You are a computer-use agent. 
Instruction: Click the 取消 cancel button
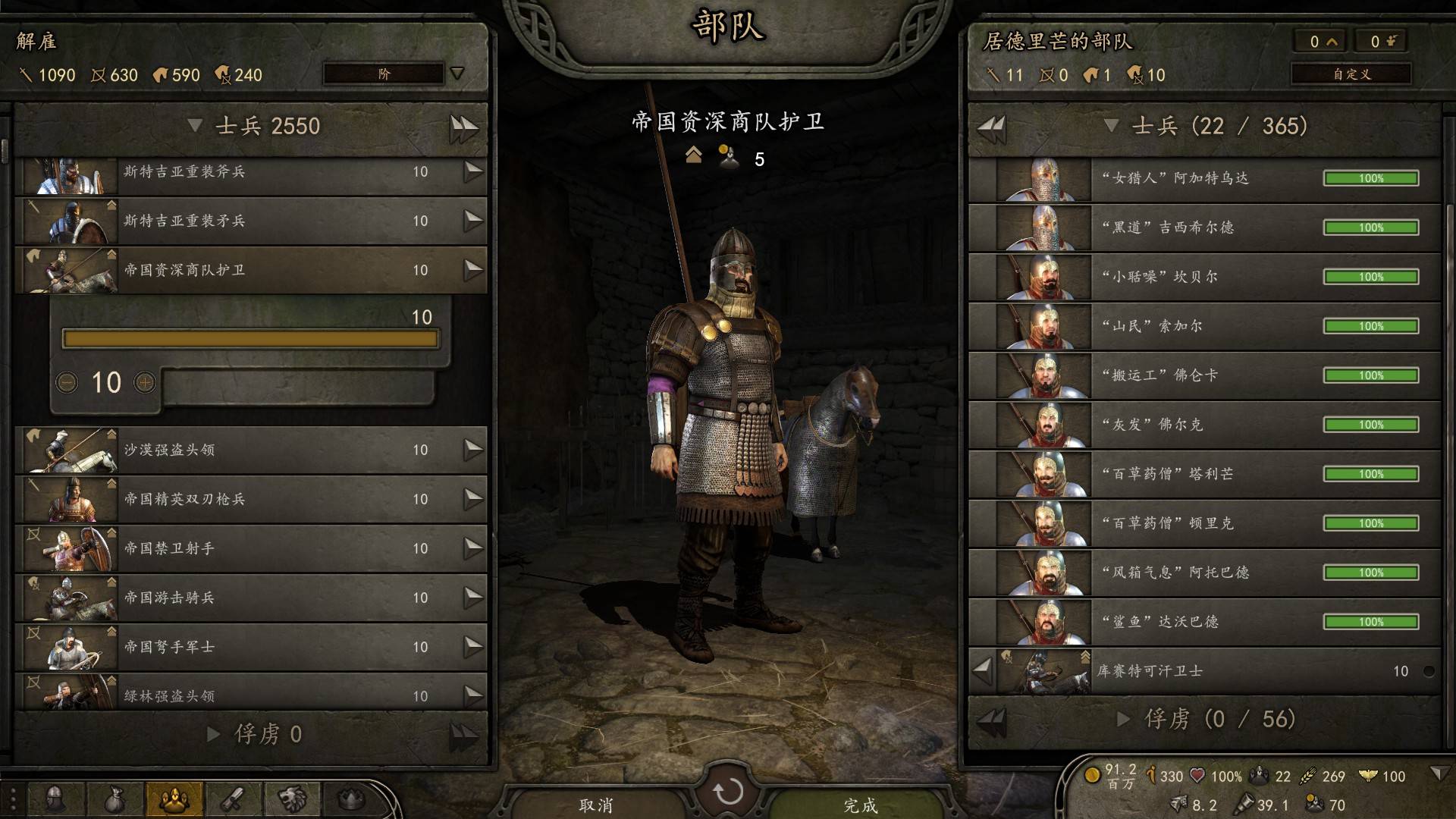point(596,805)
